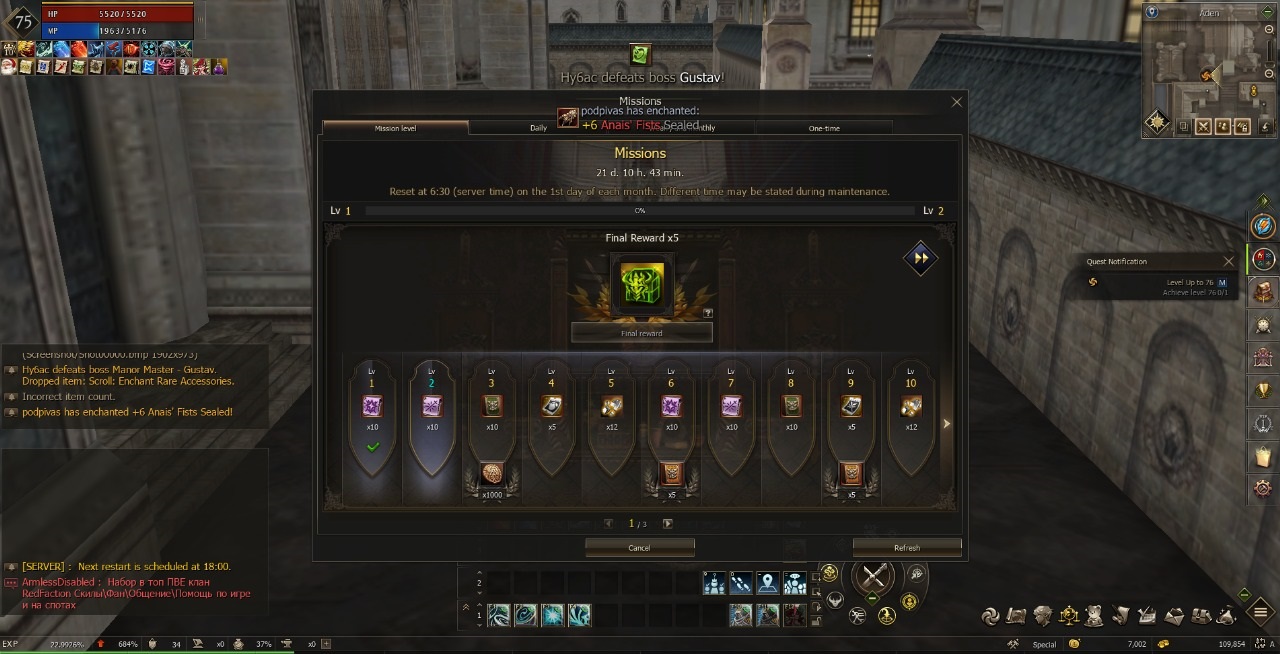Select the green Final Reward chest icon
Viewport: 1280px width, 654px height.
[641, 282]
